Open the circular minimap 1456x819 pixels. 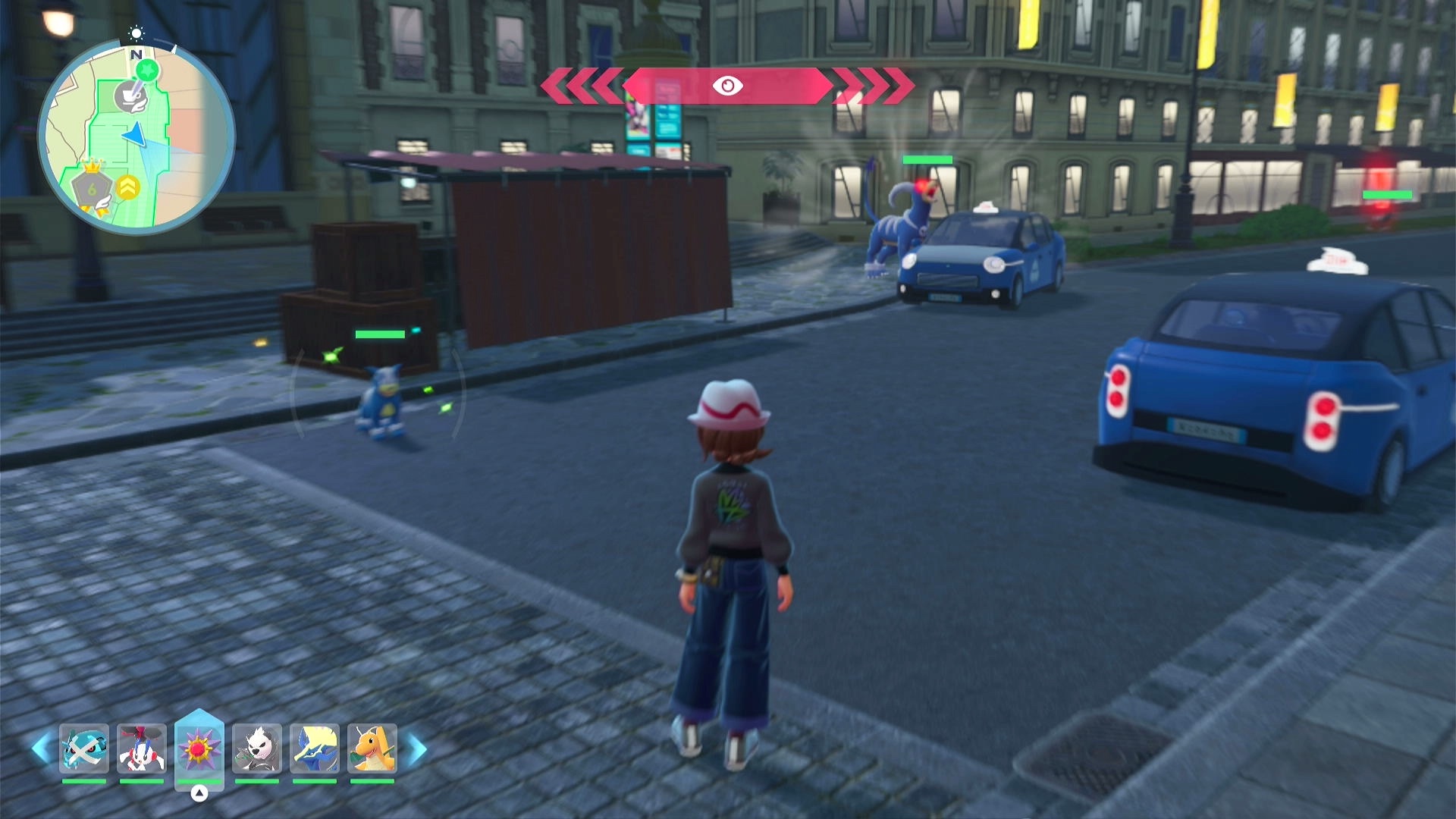coord(136,137)
